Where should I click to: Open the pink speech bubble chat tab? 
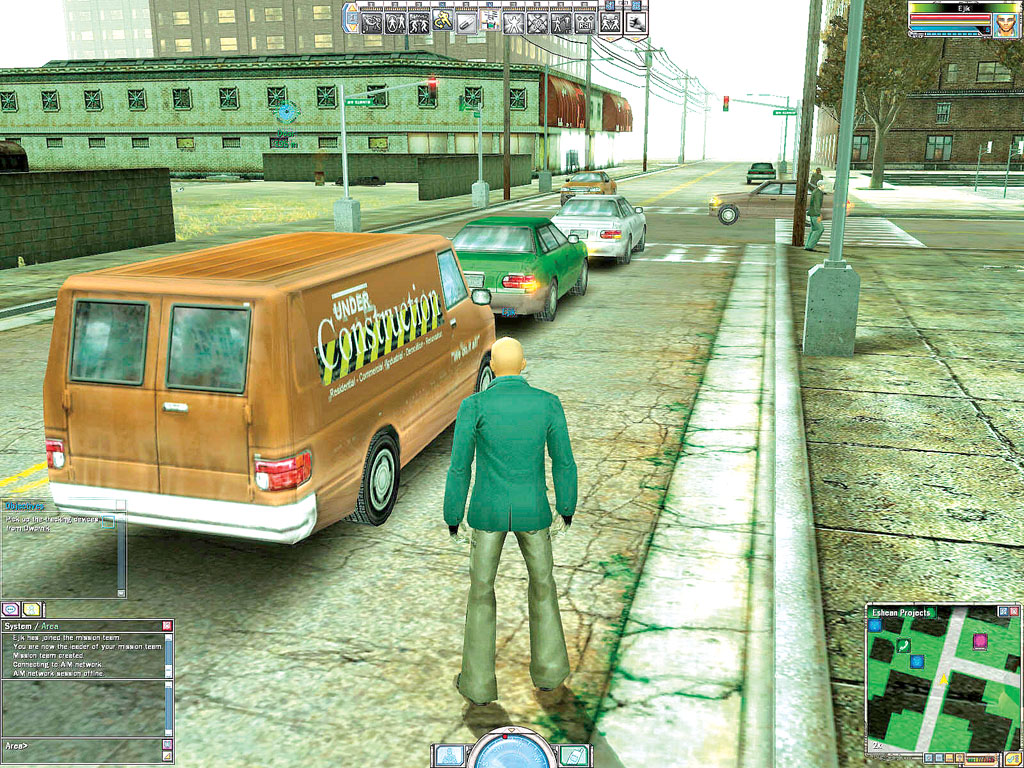(x=11, y=608)
